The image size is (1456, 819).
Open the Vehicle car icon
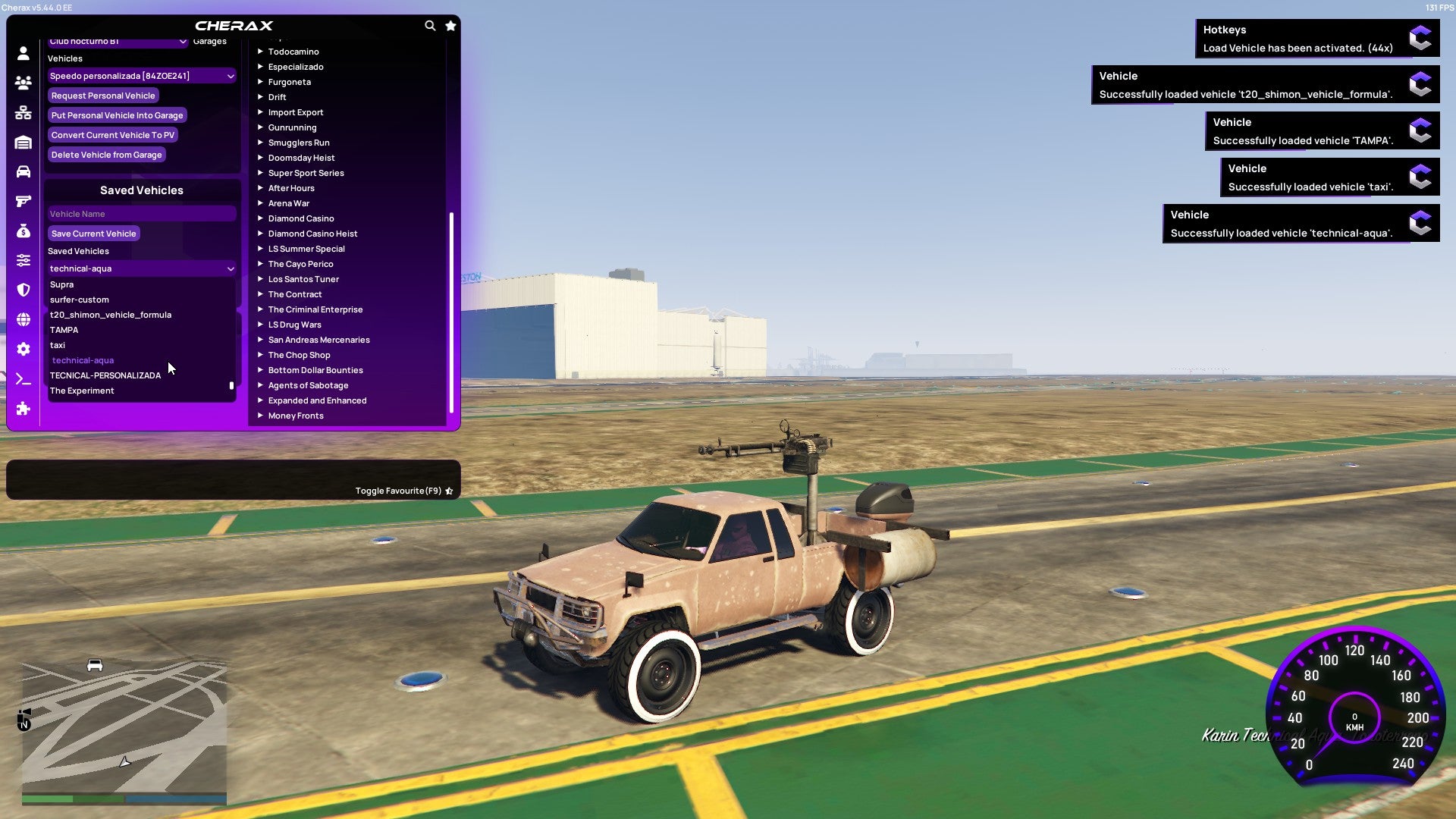click(x=23, y=172)
